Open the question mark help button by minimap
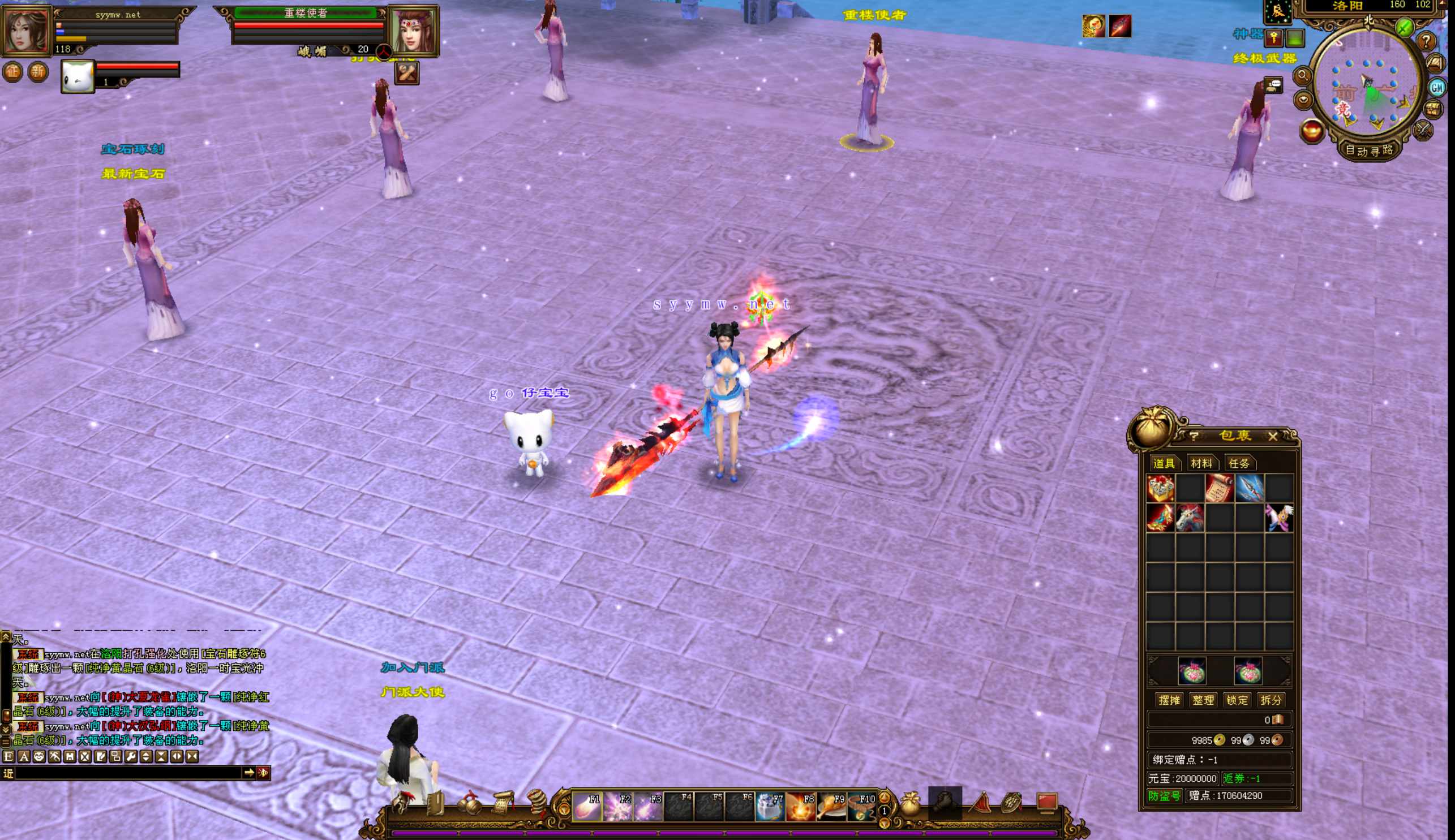The height and width of the screenshot is (840, 1455). tap(1426, 41)
